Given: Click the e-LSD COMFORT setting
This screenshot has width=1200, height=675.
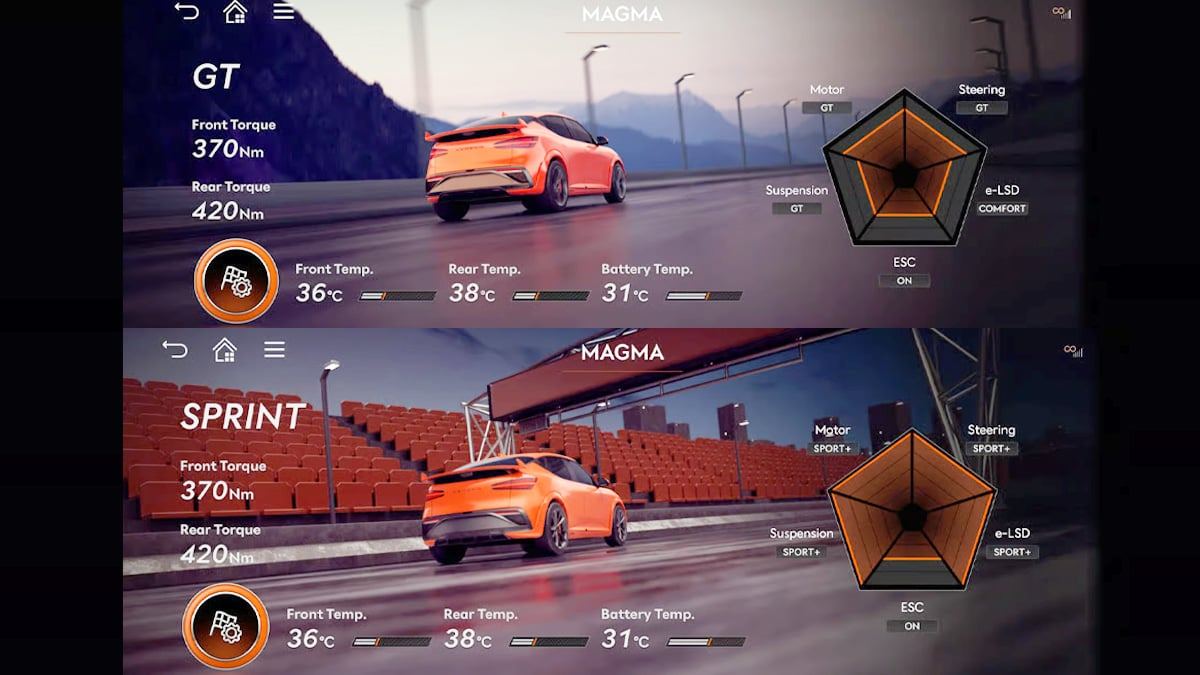Looking at the screenshot, I should (x=1002, y=209).
